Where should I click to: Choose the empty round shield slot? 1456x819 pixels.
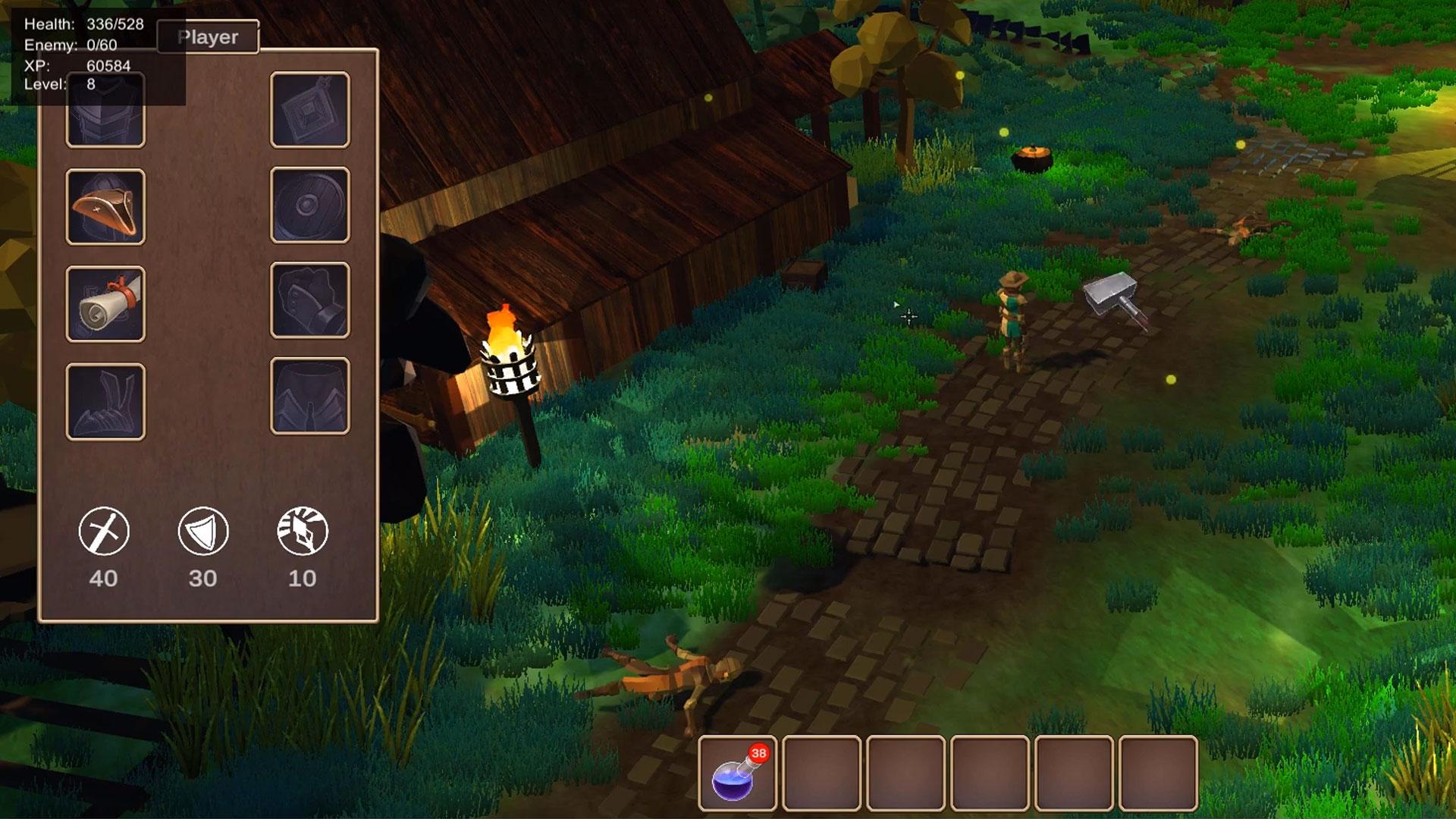pos(309,206)
